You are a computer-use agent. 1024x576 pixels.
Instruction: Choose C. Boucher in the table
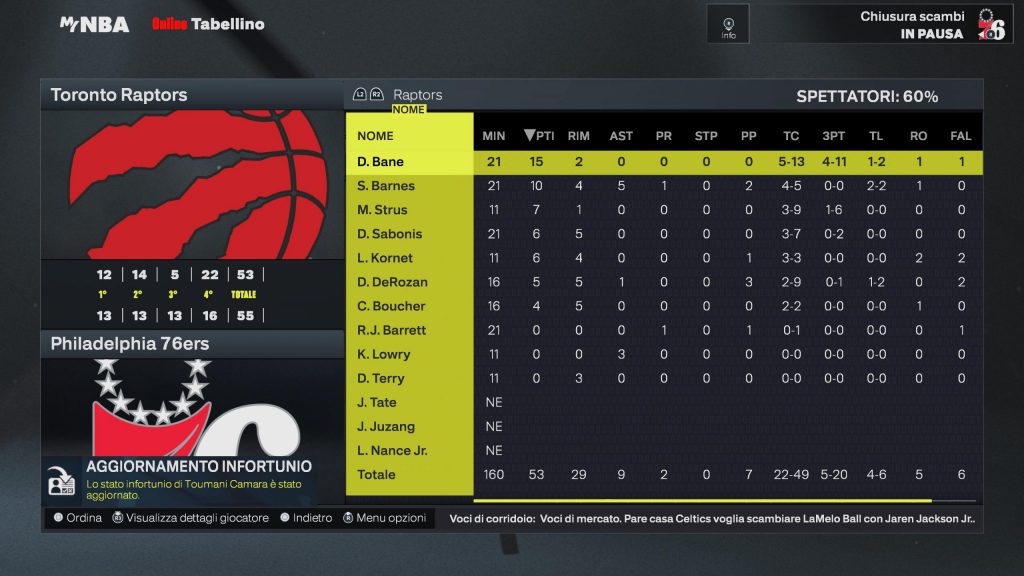(x=391, y=306)
